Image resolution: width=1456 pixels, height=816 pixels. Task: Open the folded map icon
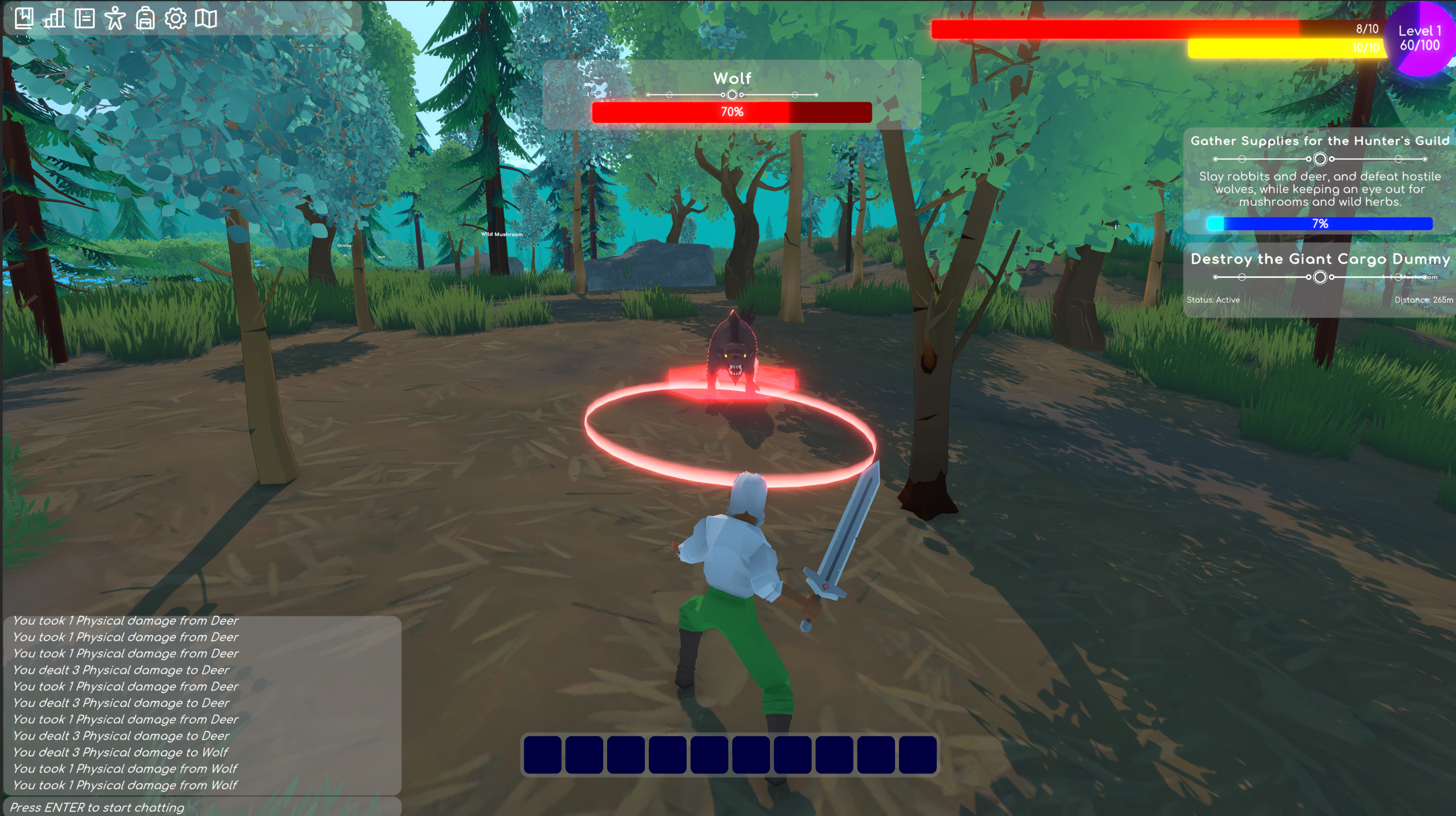coord(206,18)
